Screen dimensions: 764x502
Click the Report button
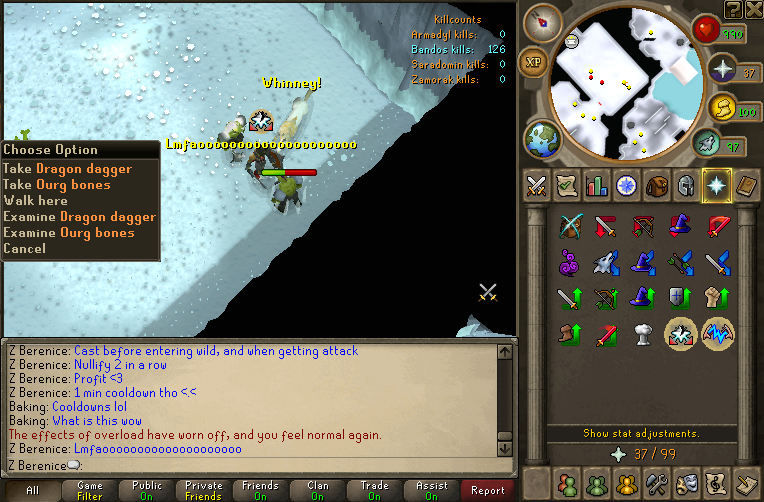(x=488, y=490)
